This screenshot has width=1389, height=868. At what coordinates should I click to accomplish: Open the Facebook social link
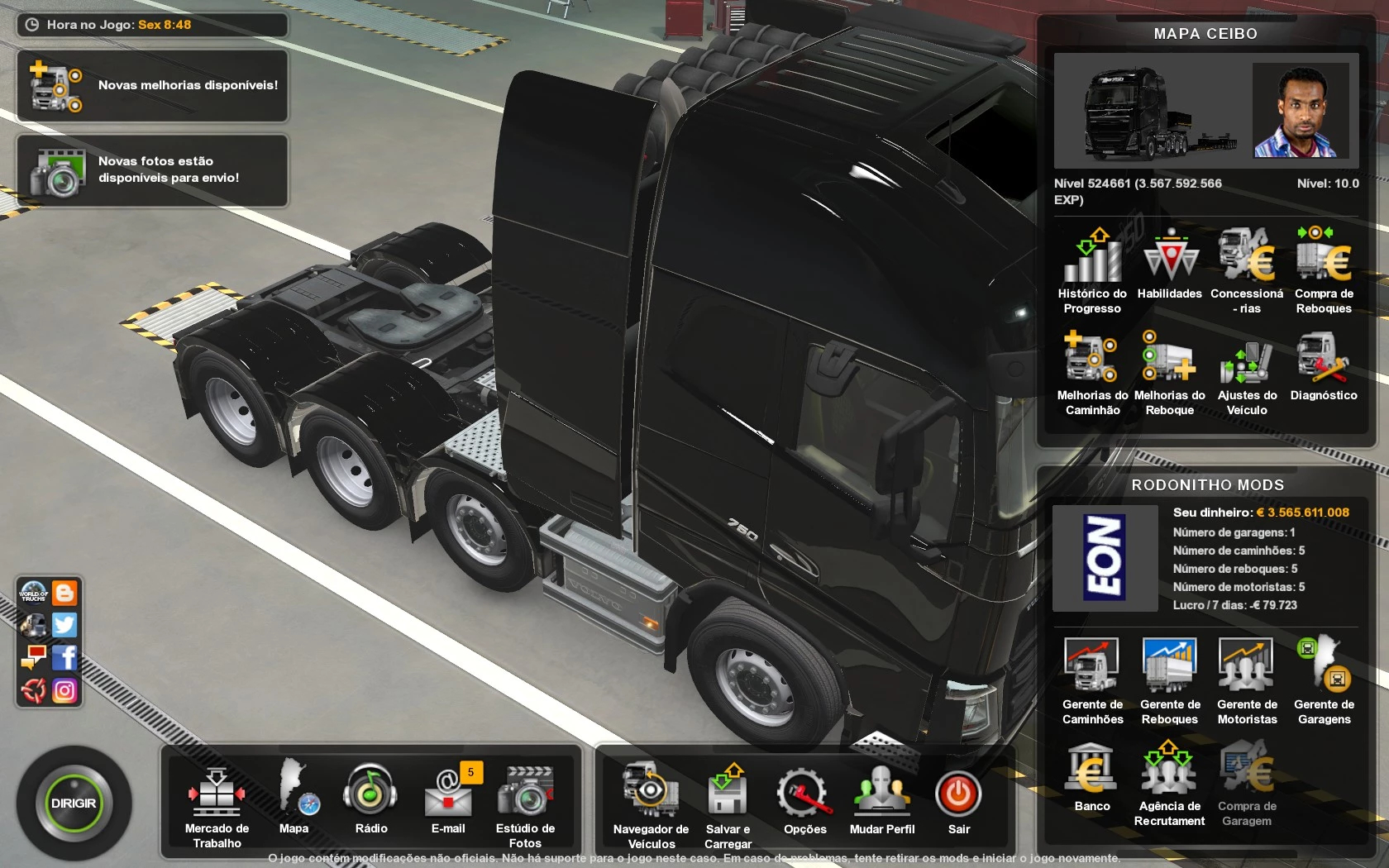point(64,657)
